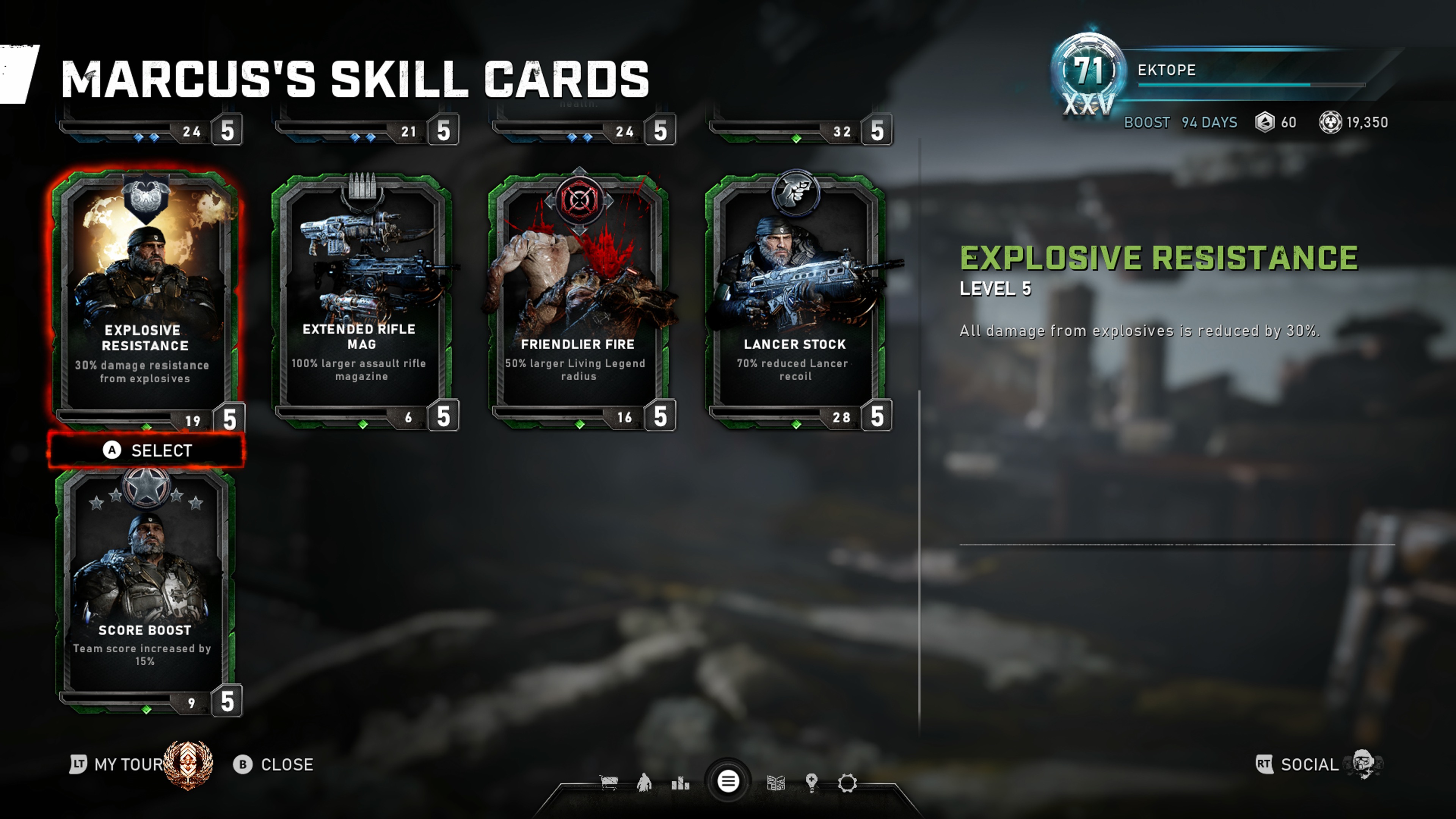Open the news newspaper icon
Image resolution: width=1456 pixels, height=819 pixels.
click(x=775, y=783)
